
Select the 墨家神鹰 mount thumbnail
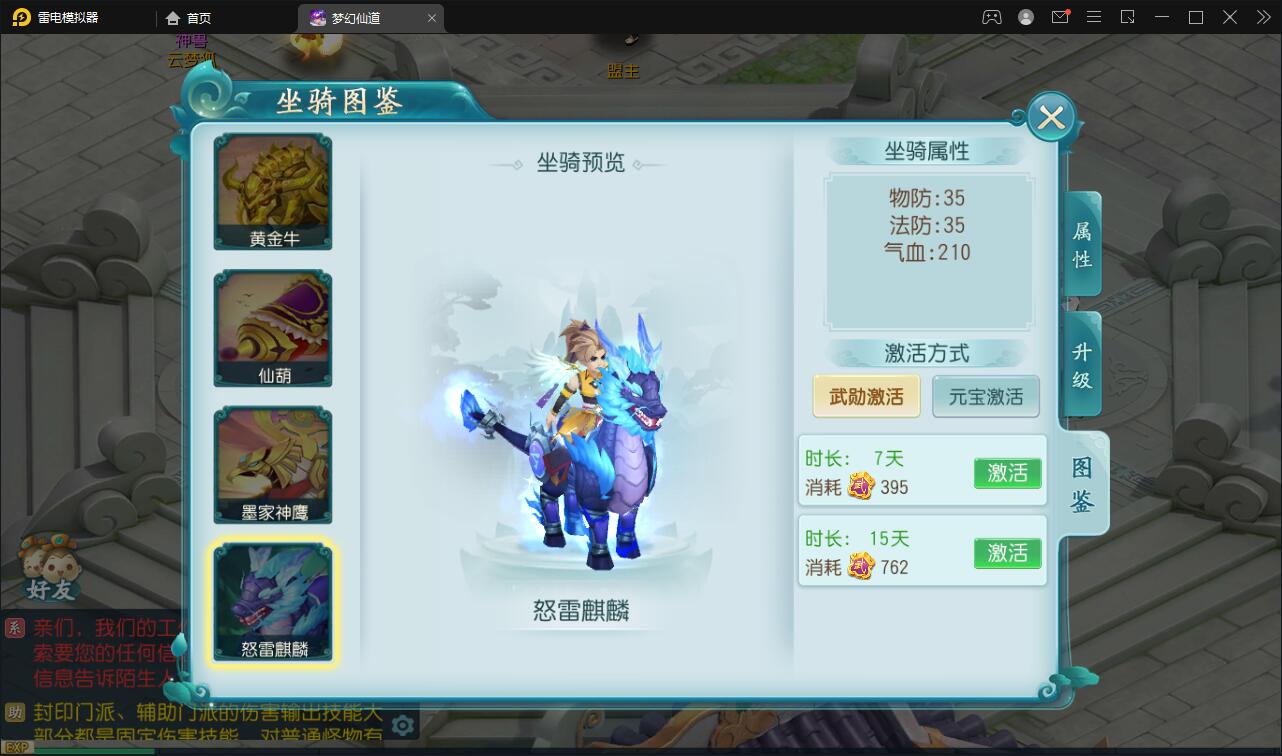point(272,462)
